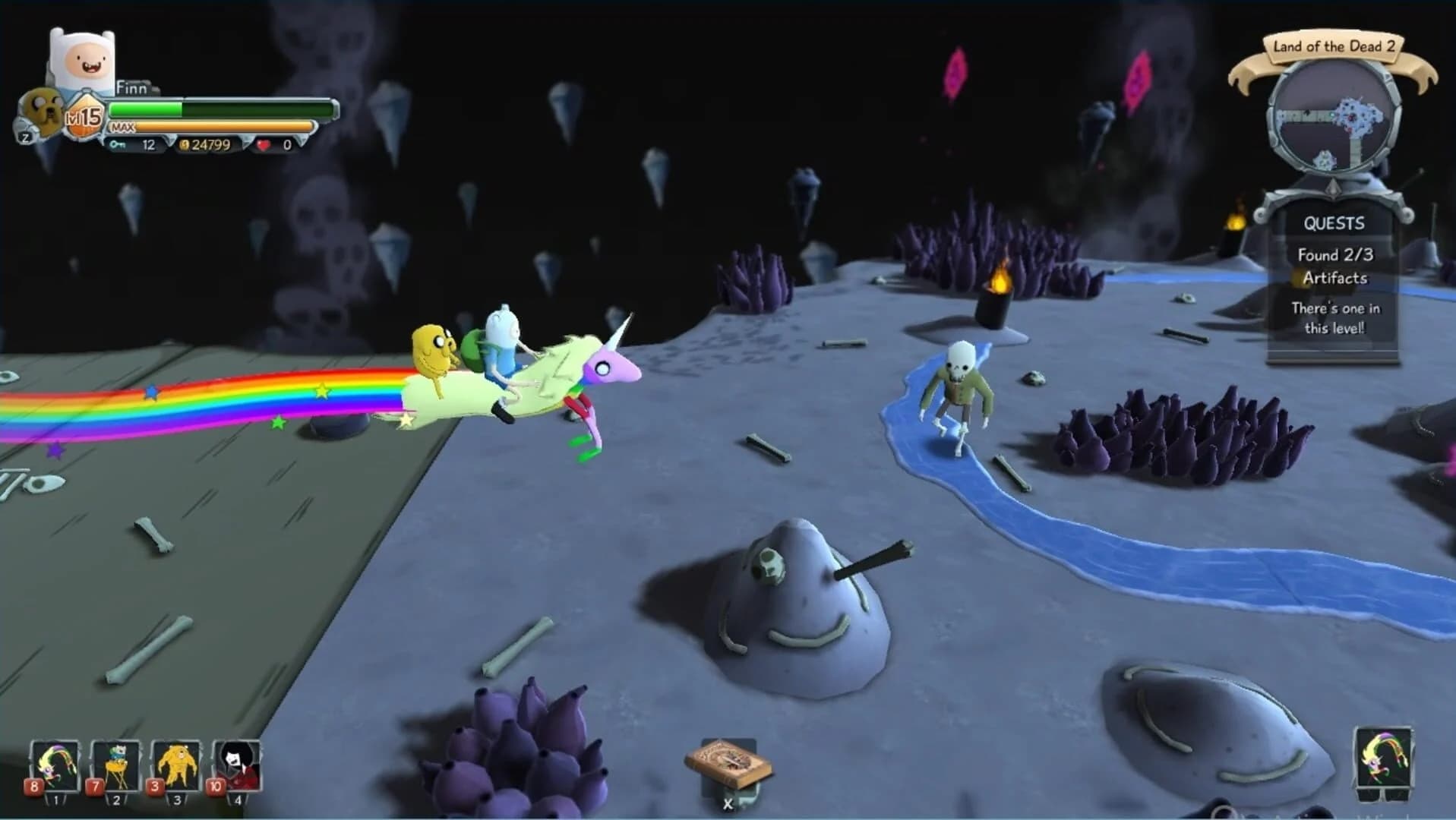The height and width of the screenshot is (820, 1456).
Task: Click the Found 2/3 Artifacts quest entry
Action: pos(1335,266)
